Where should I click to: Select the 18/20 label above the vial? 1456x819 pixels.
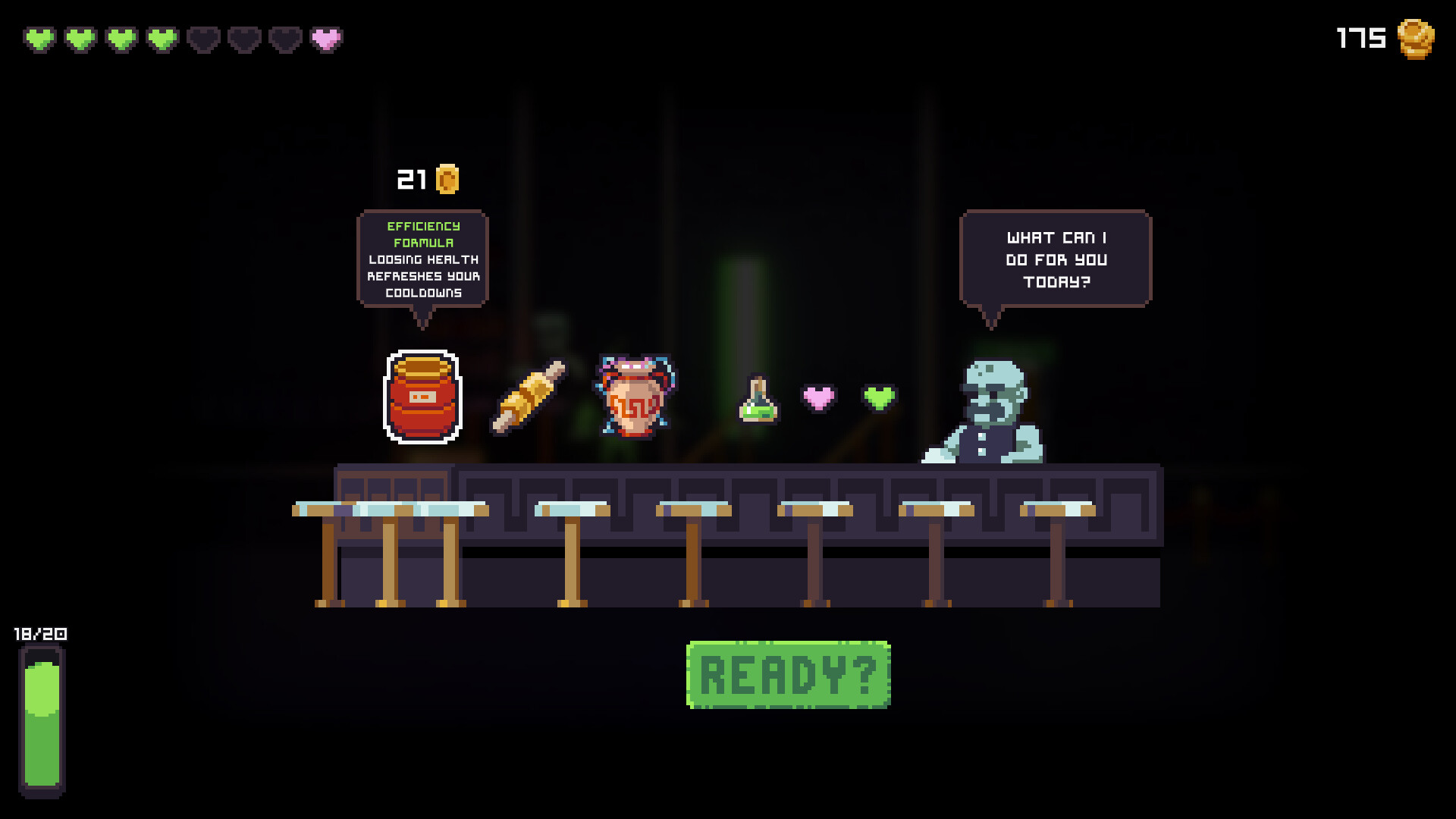pos(39,635)
